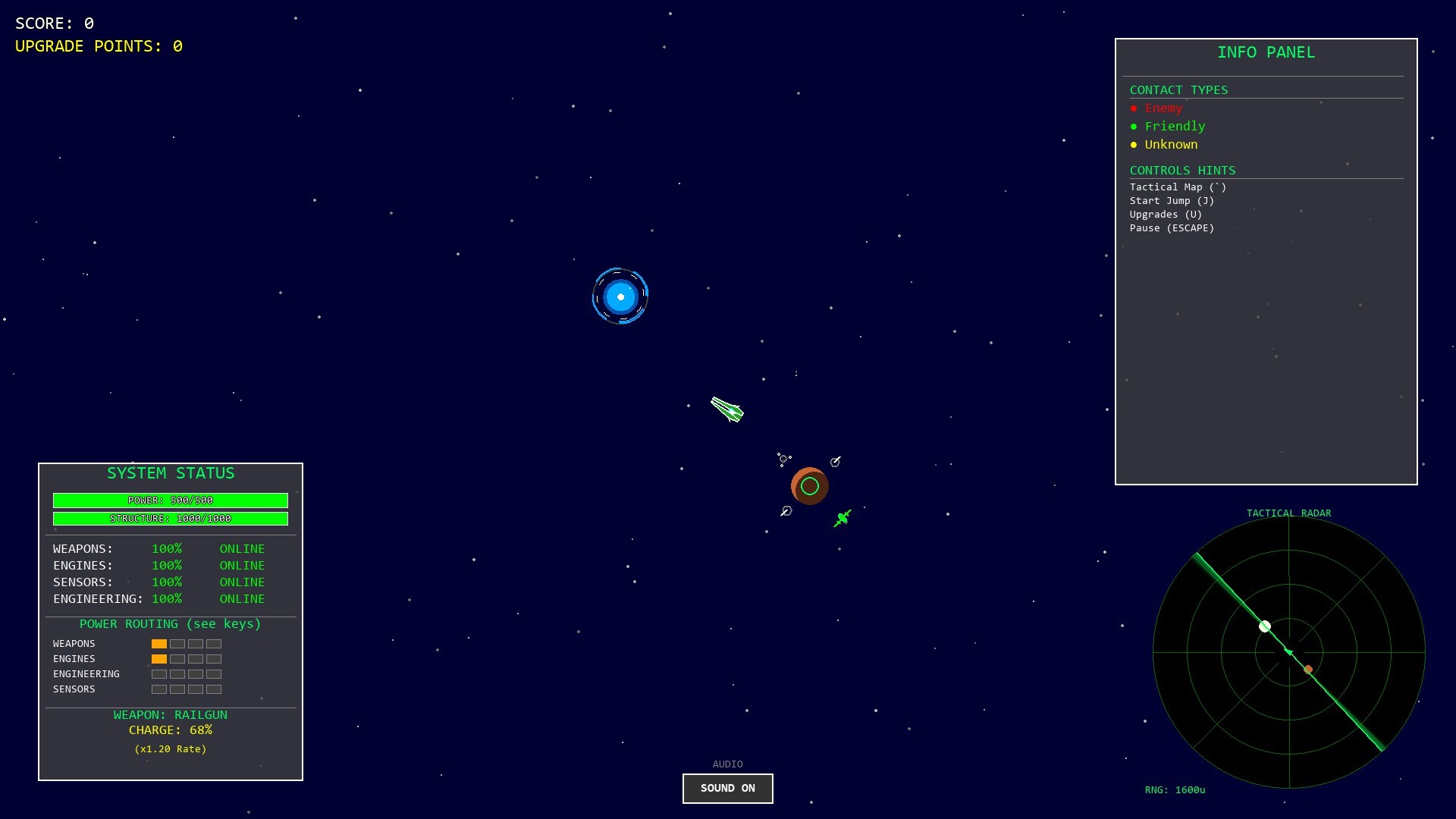Viewport: 1456px width, 819px height.
Task: Click the hexagonal derelict above the planet
Action: [x=835, y=462]
